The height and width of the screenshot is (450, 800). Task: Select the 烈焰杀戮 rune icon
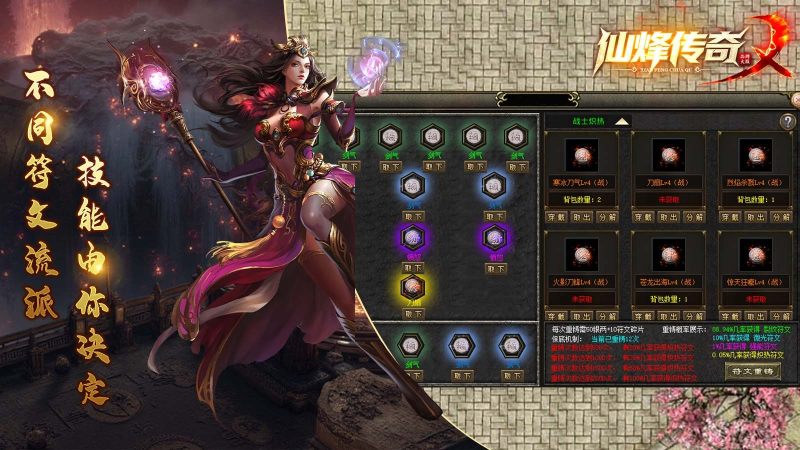(x=756, y=156)
